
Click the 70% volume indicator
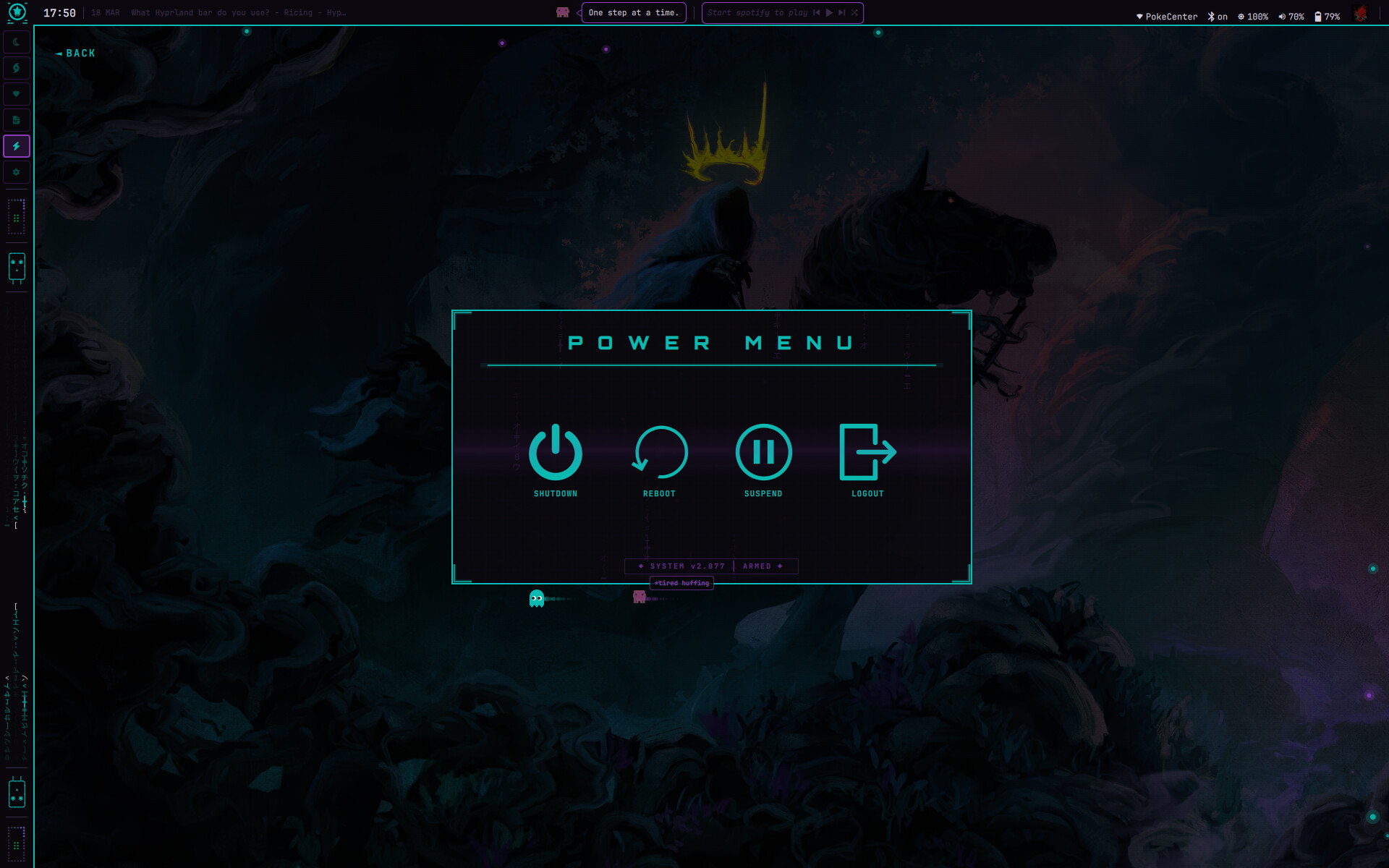1291,17
